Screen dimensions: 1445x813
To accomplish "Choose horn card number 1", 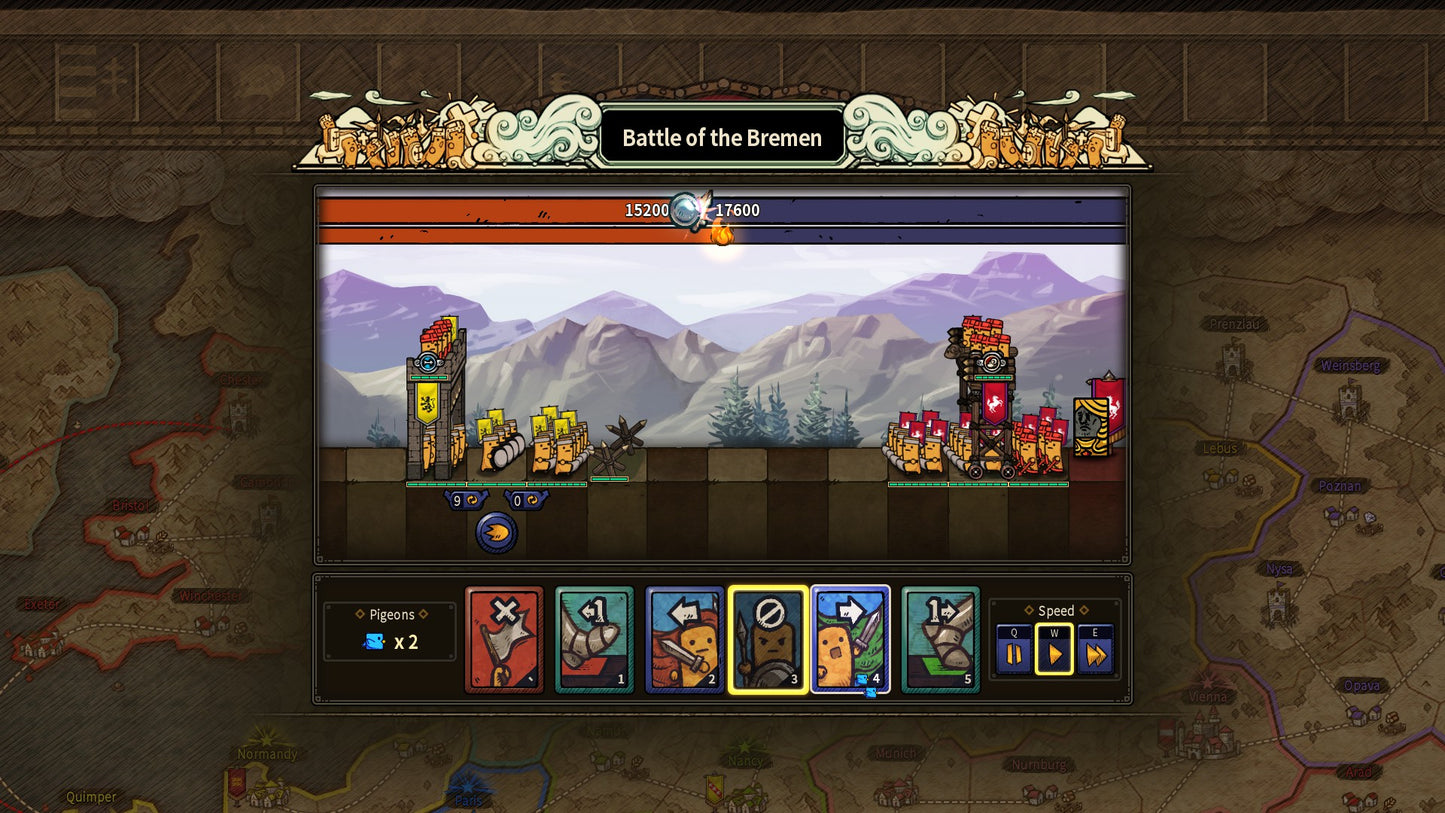I will [x=594, y=639].
